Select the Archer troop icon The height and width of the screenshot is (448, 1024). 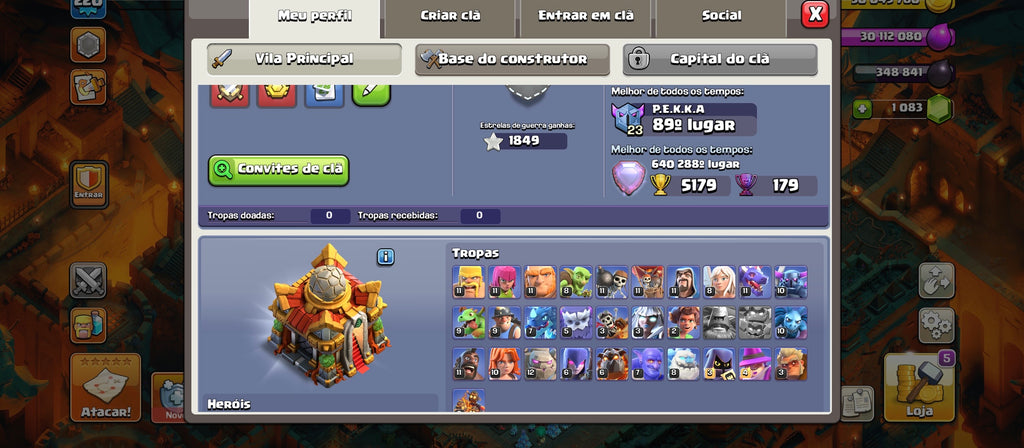503,281
